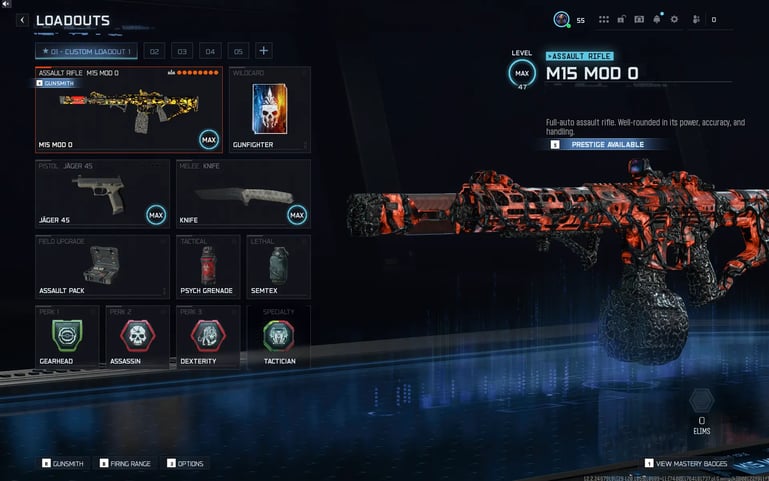This screenshot has height=481, width=769.
Task: Open the Firing Range
Action: click(x=125, y=464)
